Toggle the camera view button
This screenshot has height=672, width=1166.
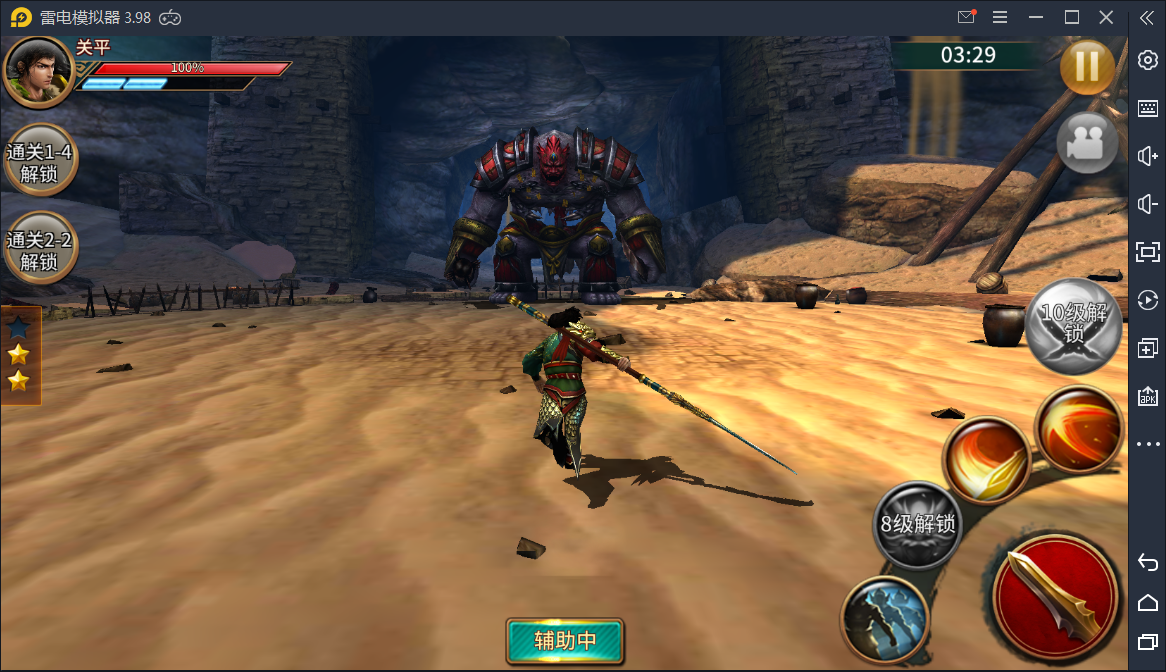pos(1087,144)
